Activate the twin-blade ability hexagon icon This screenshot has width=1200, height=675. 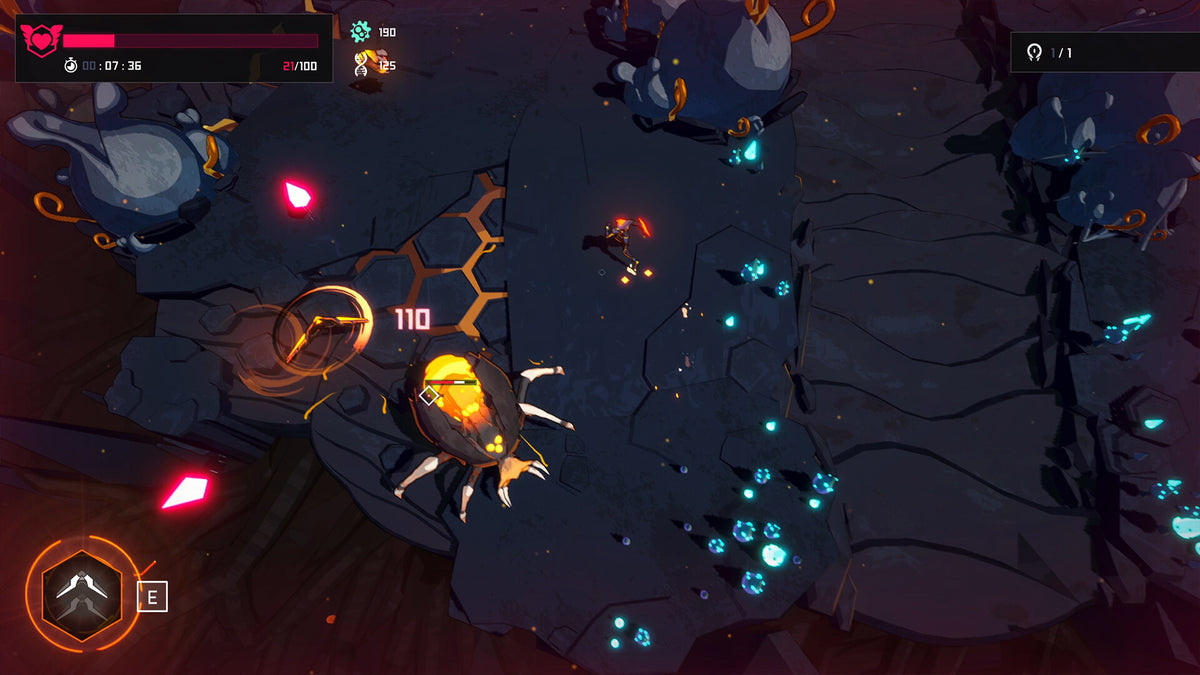click(x=82, y=595)
